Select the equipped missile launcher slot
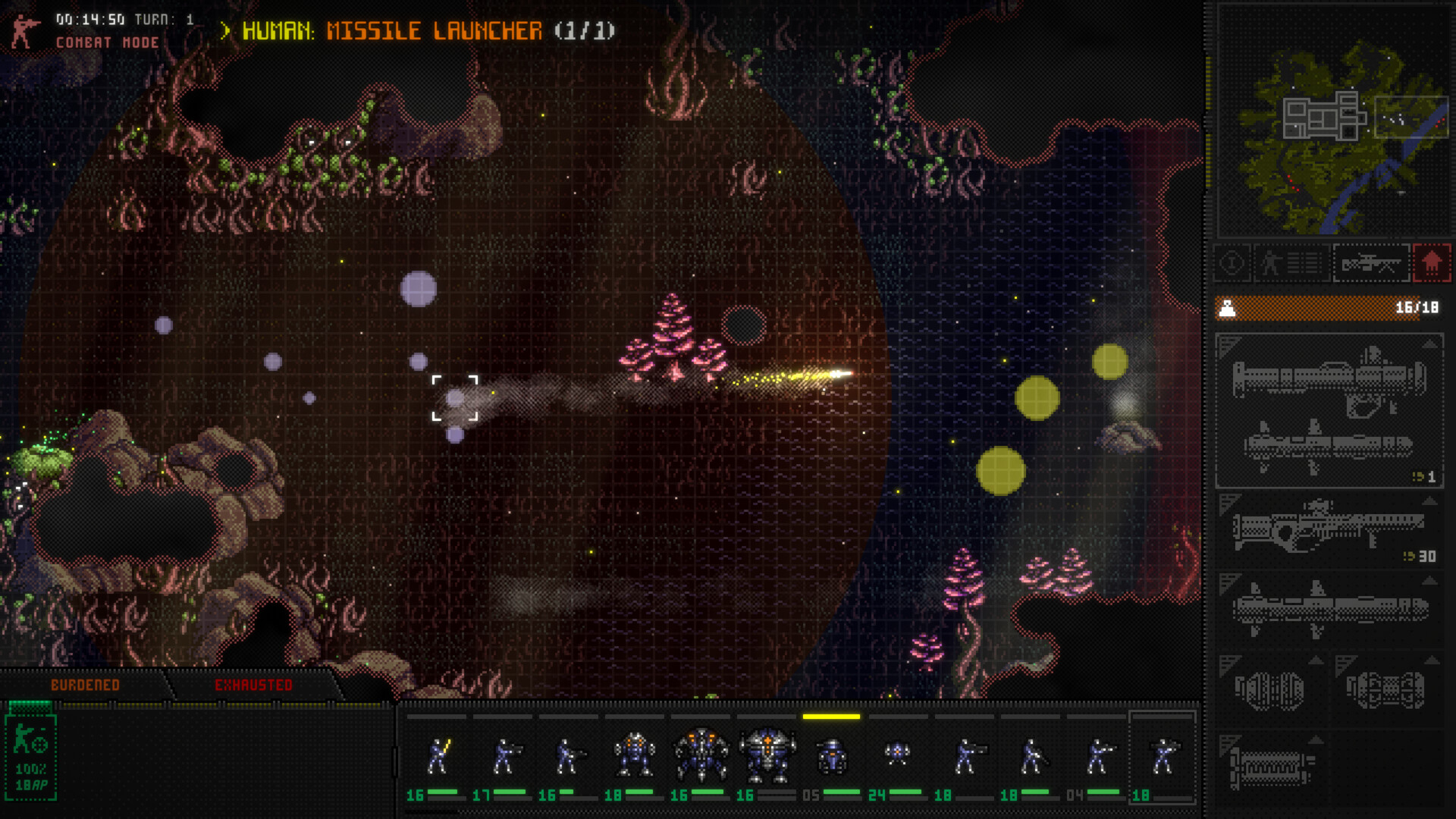 [1329, 411]
